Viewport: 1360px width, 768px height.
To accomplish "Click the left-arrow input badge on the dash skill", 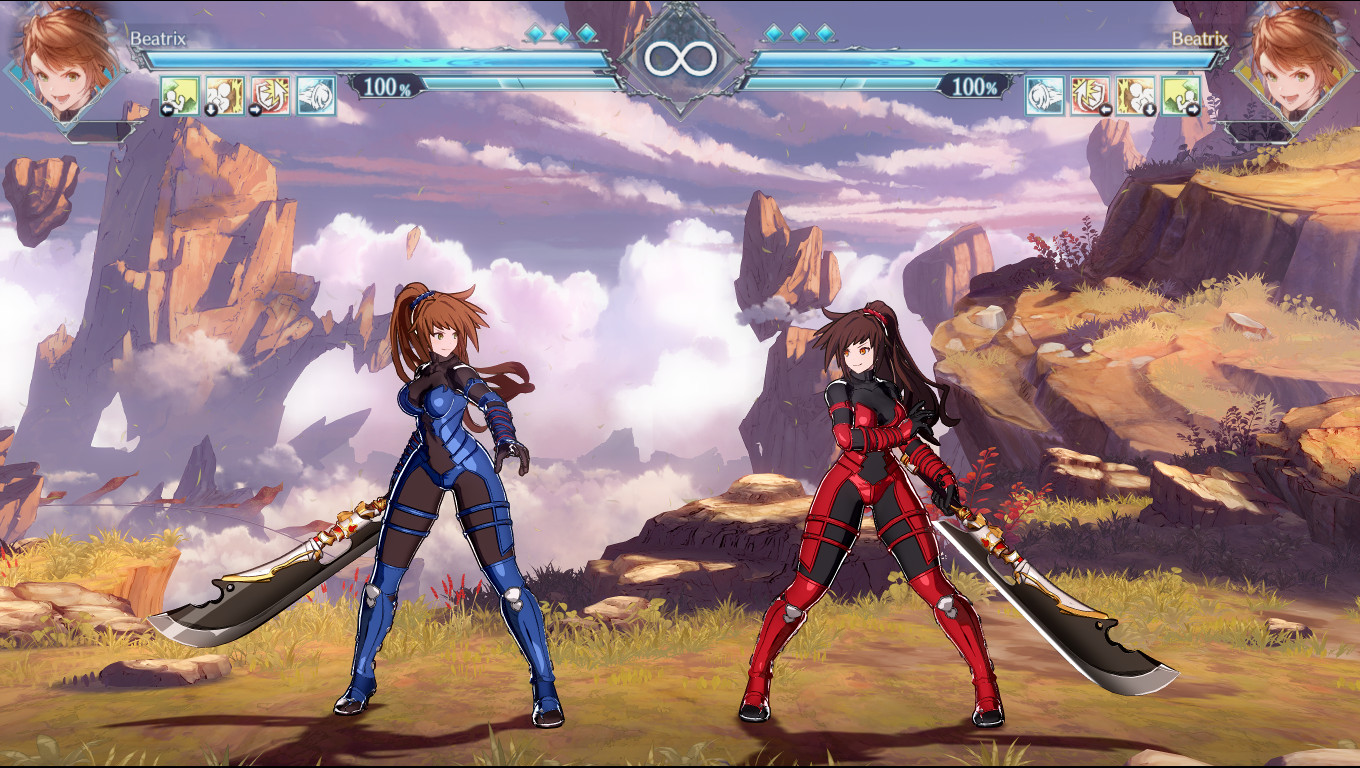I will 167,109.
